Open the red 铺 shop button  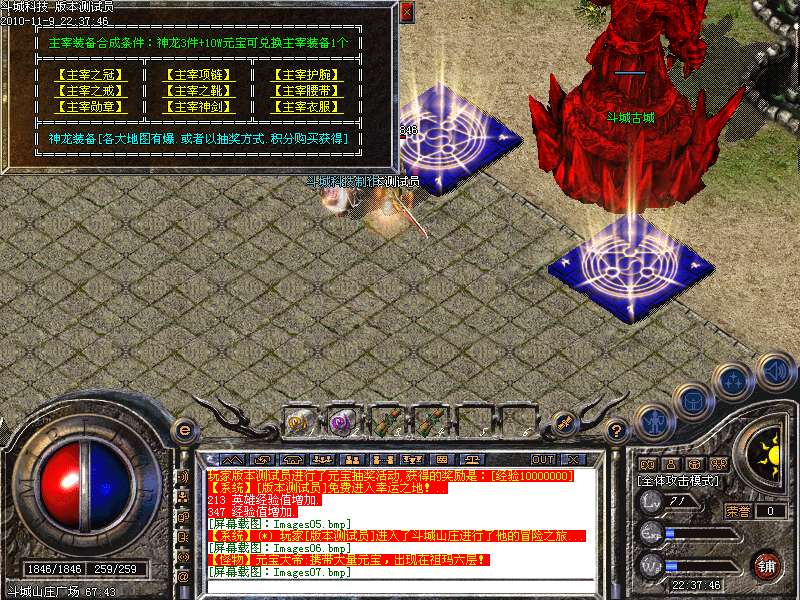[766, 564]
